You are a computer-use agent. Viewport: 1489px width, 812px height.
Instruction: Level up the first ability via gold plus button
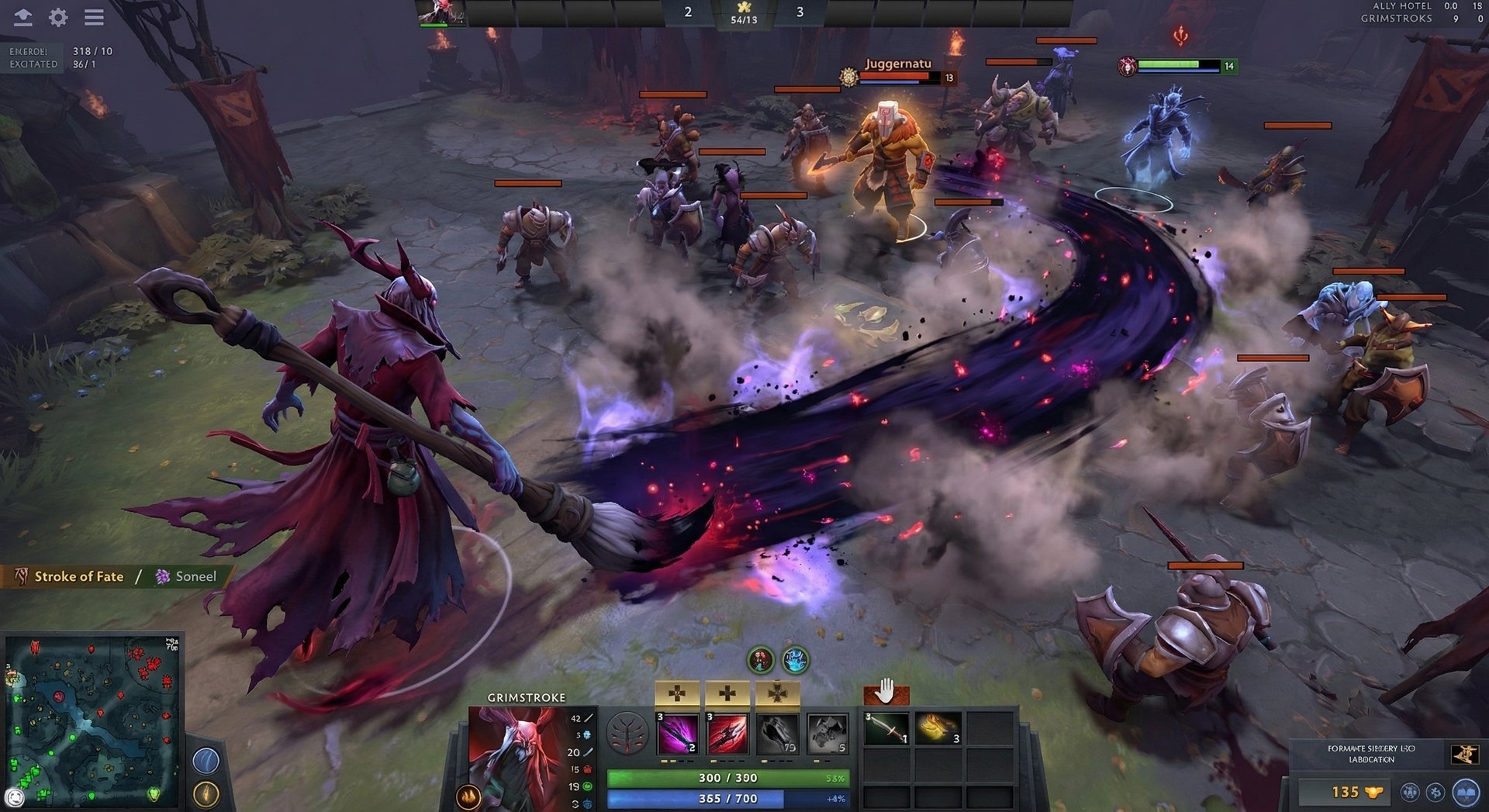pos(676,692)
